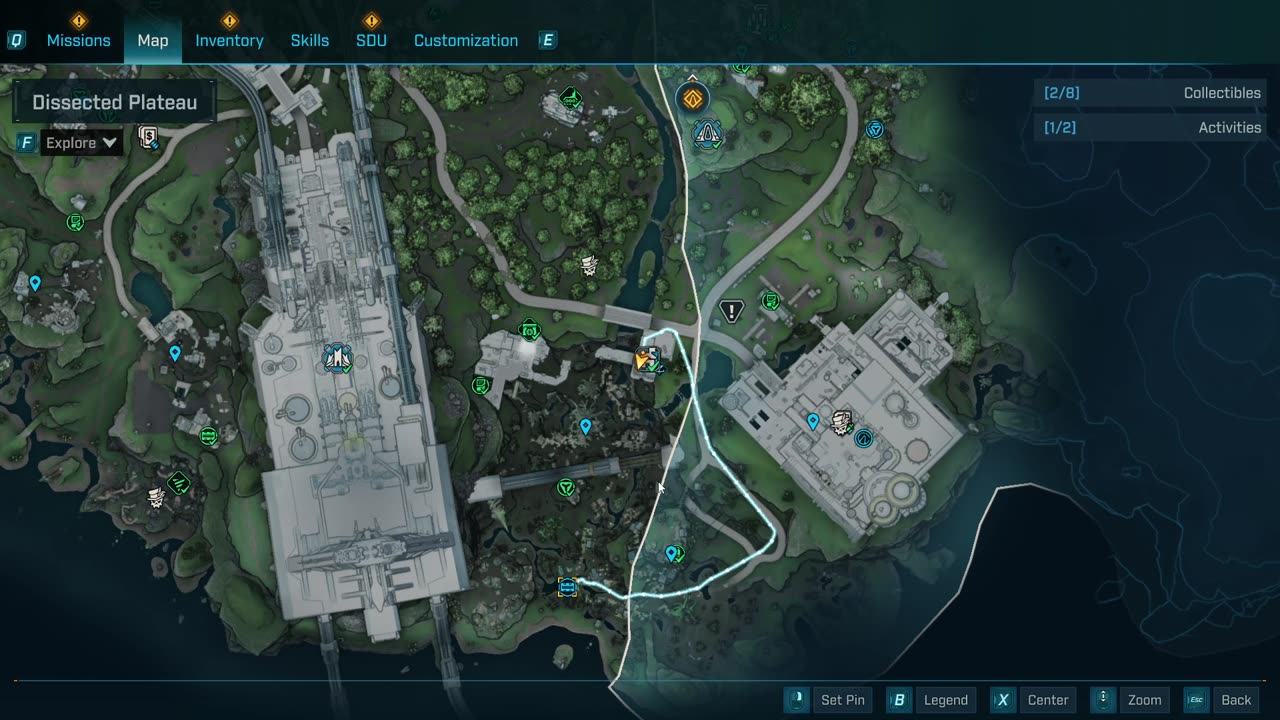Select the exclamation point shield marker
The width and height of the screenshot is (1280, 720).
coord(732,311)
